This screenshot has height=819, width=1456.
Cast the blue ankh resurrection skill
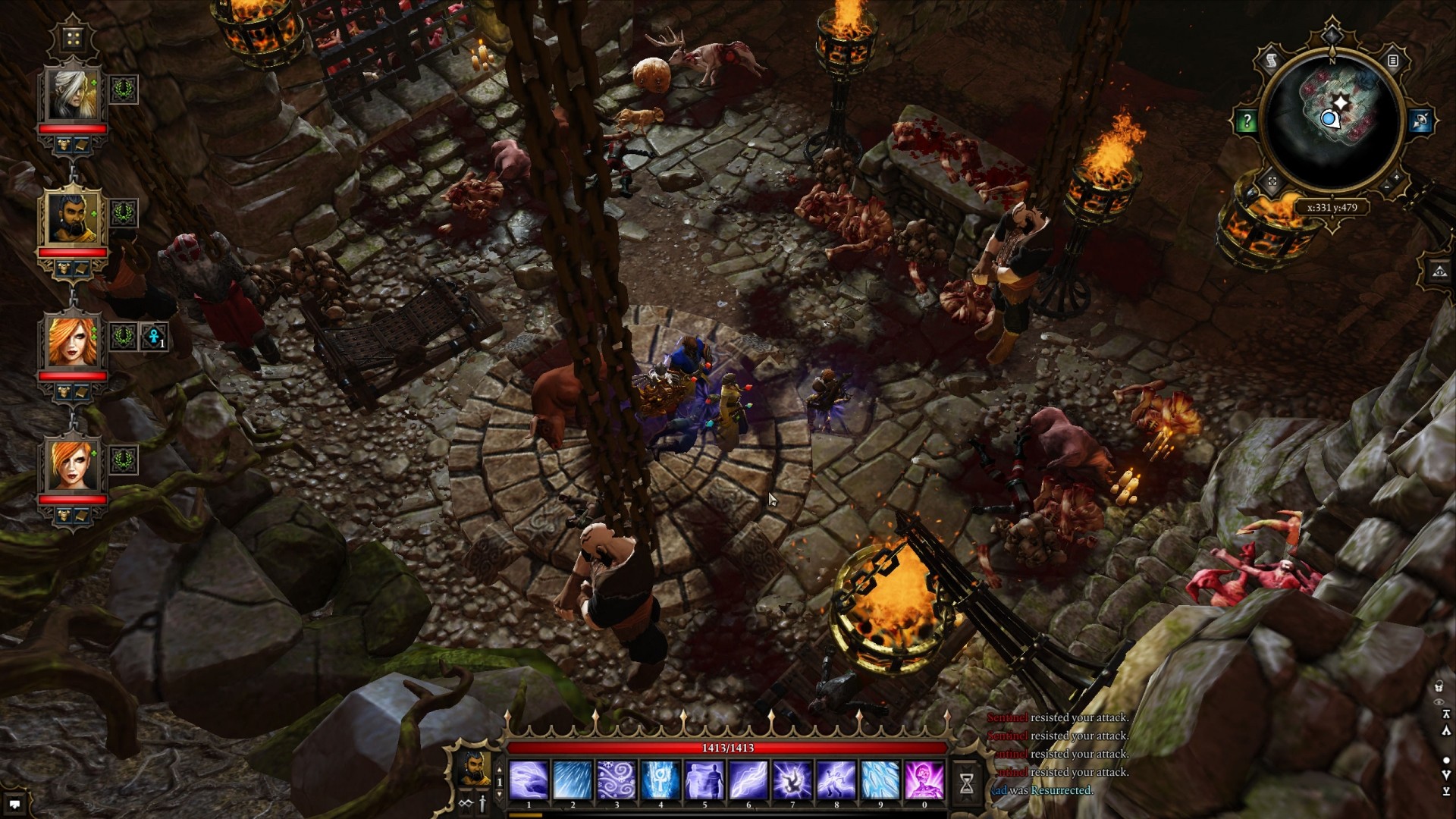coord(661,780)
